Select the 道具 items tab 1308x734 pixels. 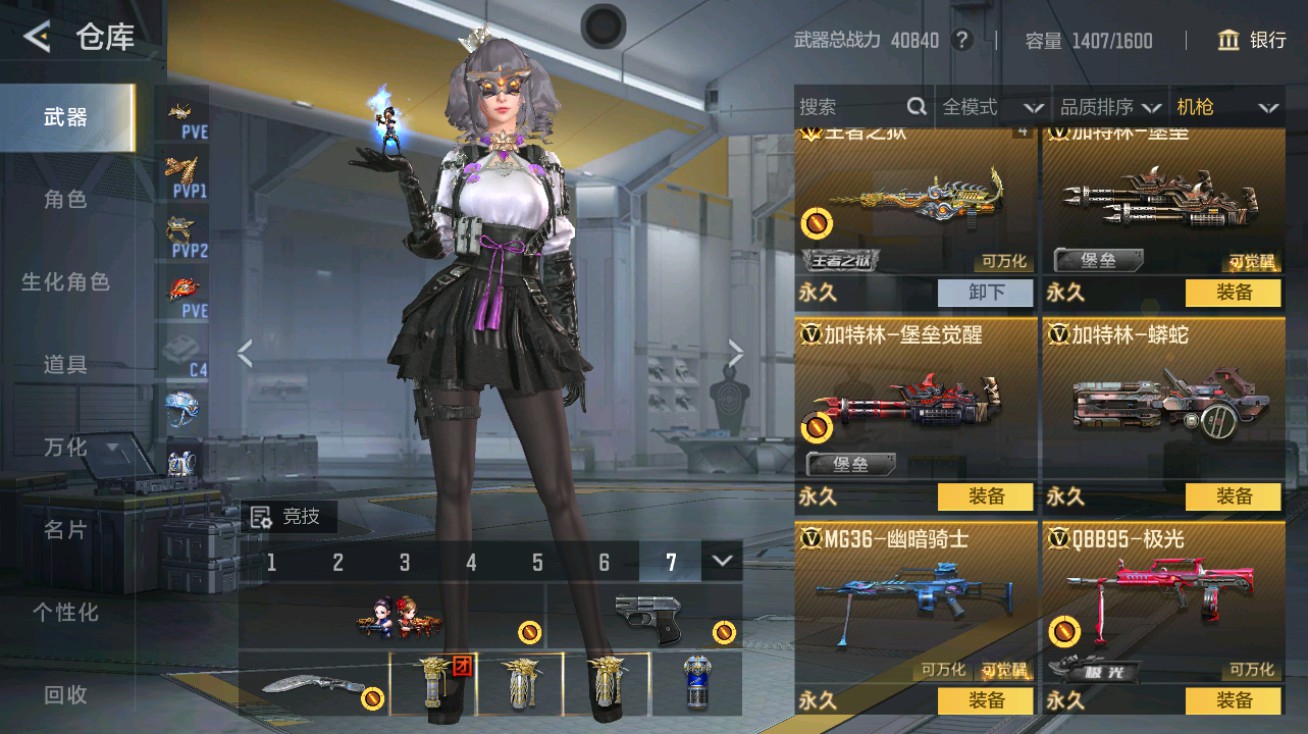point(66,364)
